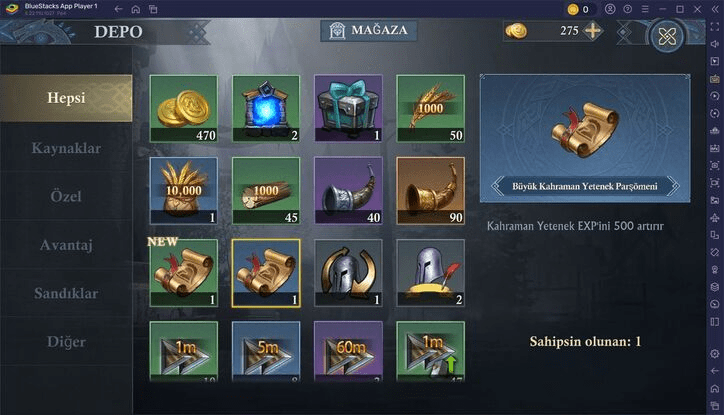Select the scroll item marked NEW
This screenshot has height=415, width=724.
(183, 272)
